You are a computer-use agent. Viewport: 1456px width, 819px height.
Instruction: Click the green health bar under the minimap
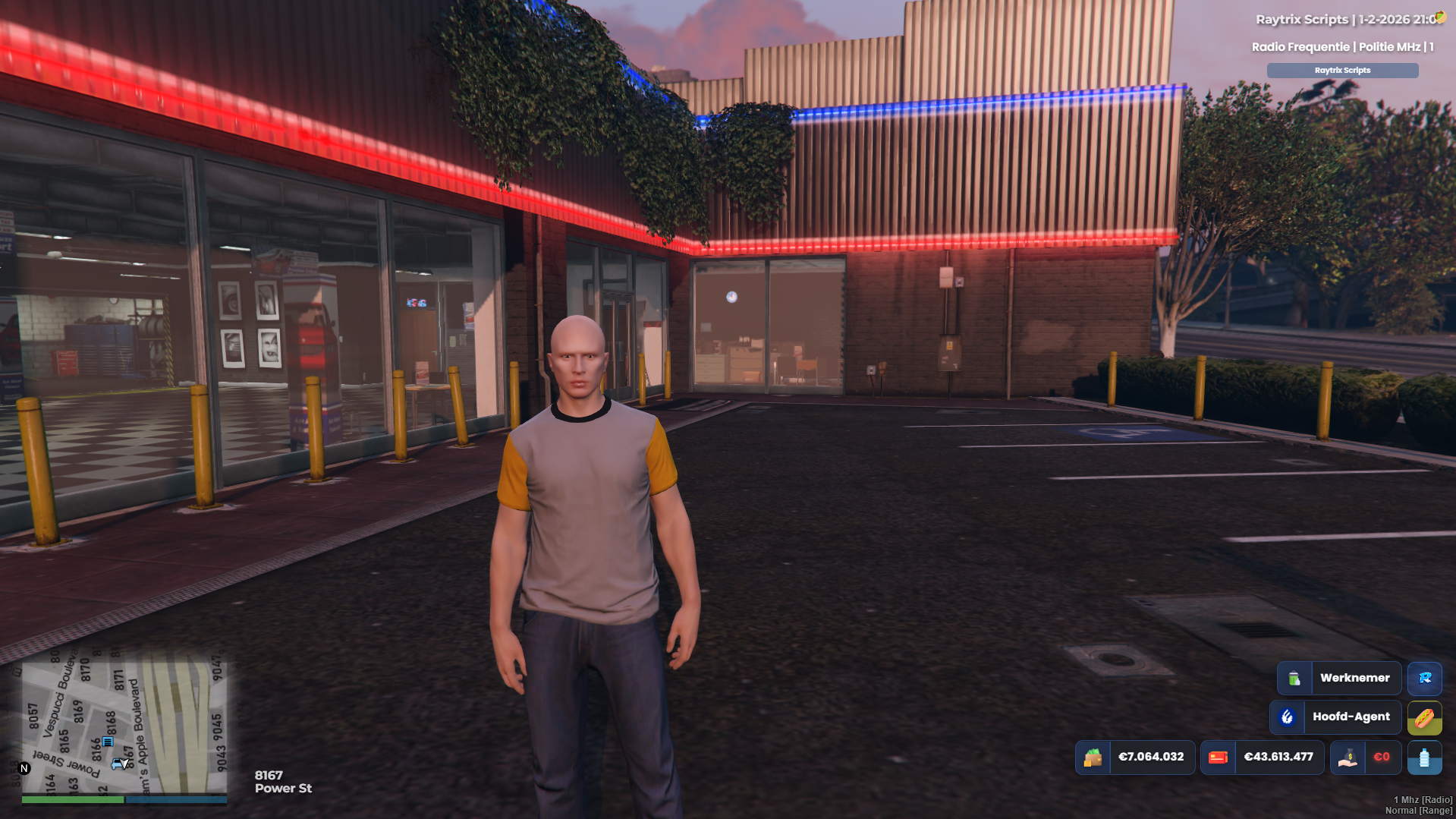[72, 799]
